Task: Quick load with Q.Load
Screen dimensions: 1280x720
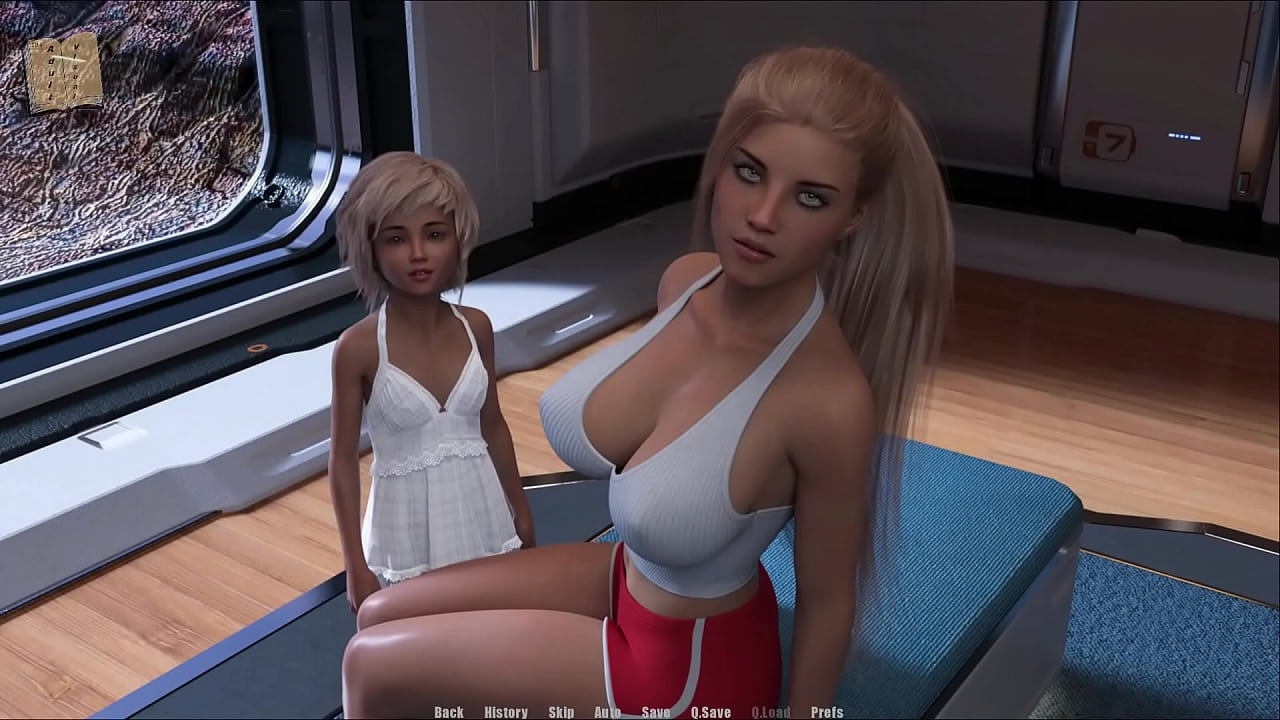Action: [771, 712]
